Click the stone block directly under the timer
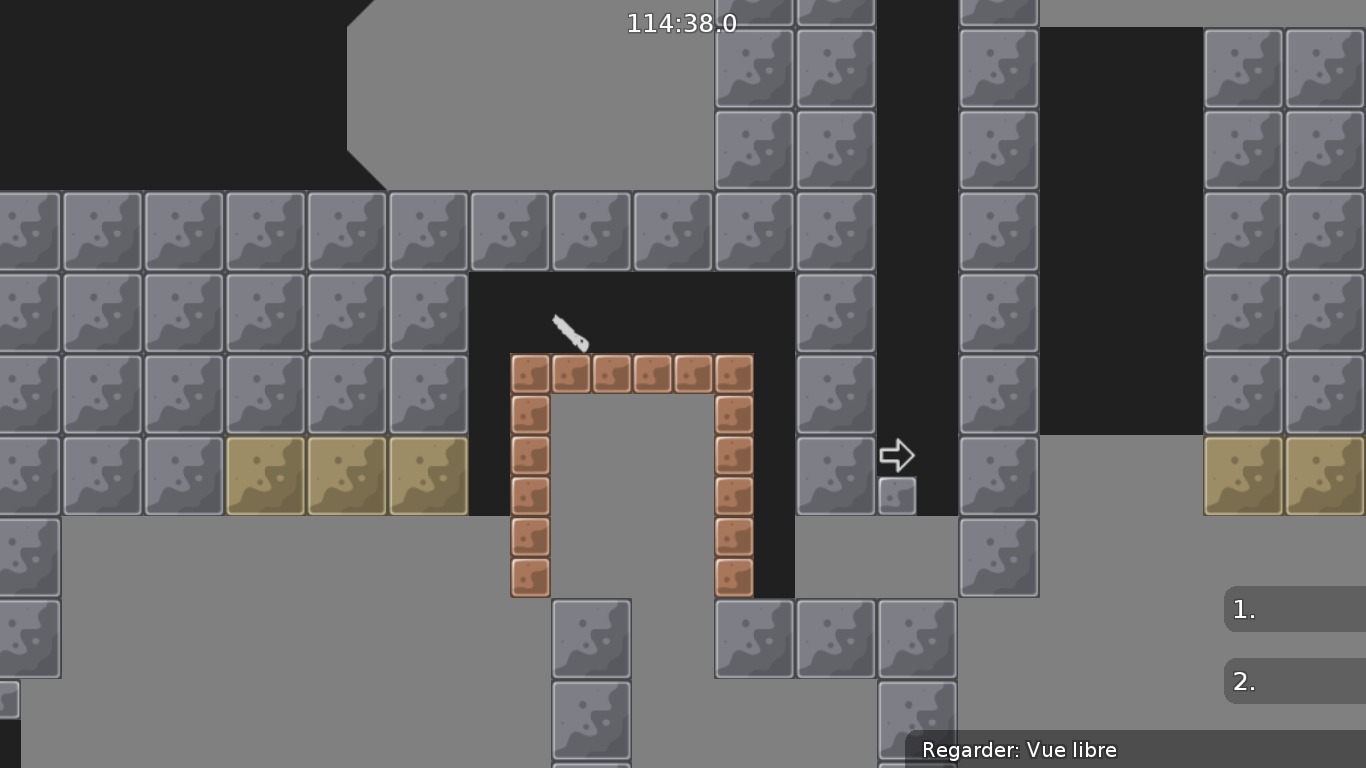The height and width of the screenshot is (768, 1366). tap(673, 231)
